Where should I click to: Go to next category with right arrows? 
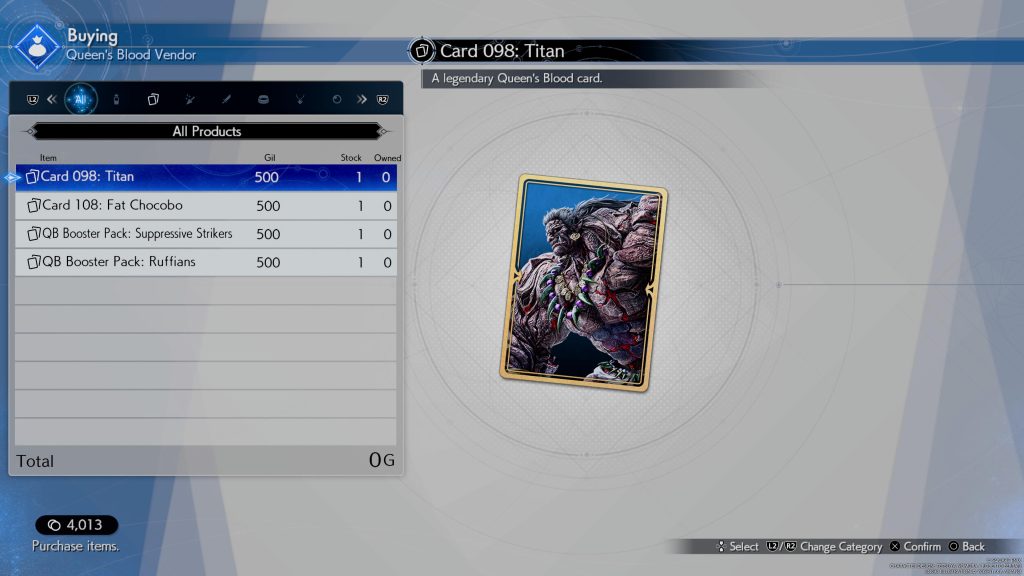362,99
